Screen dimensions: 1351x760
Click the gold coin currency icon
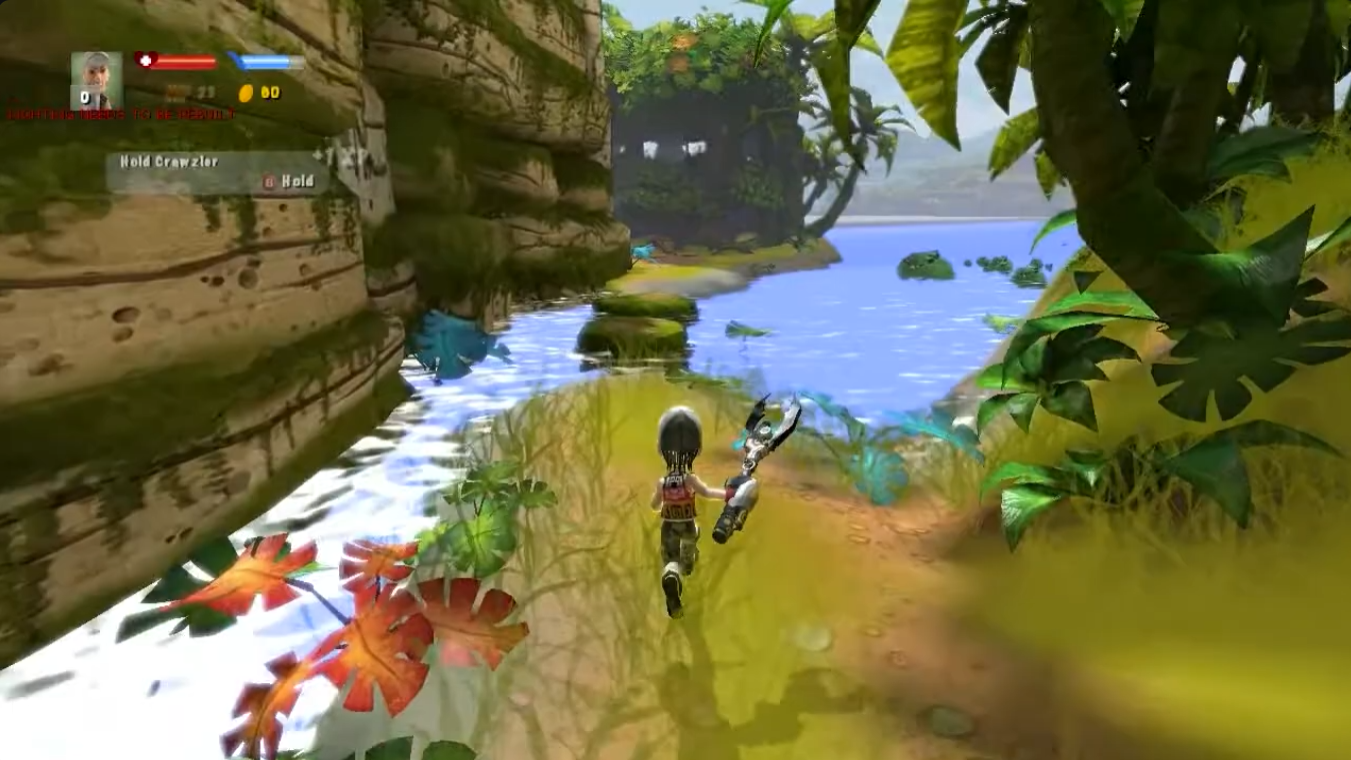[245, 93]
